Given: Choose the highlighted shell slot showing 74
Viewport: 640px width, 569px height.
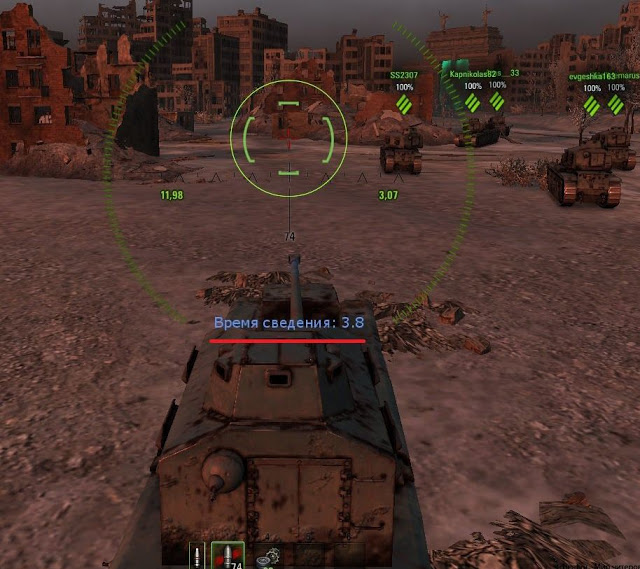Looking at the screenshot, I should [x=229, y=557].
